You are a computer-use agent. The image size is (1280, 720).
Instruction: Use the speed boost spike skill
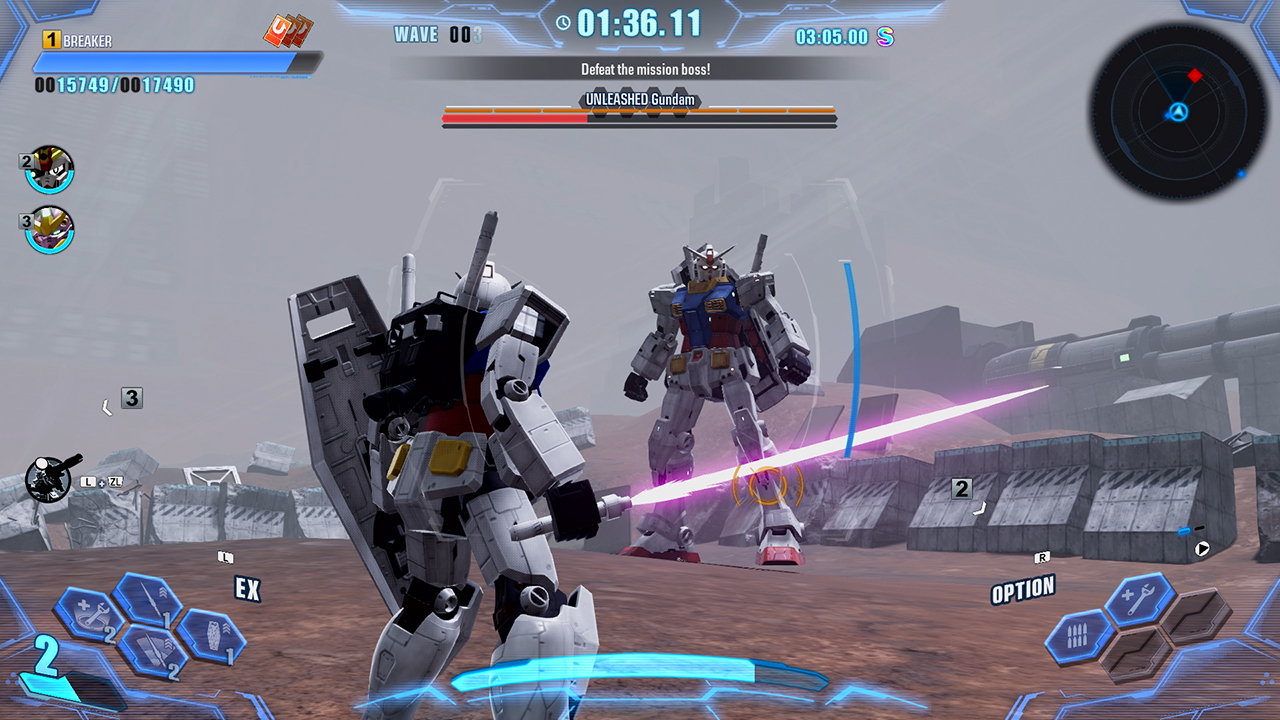[x=153, y=653]
